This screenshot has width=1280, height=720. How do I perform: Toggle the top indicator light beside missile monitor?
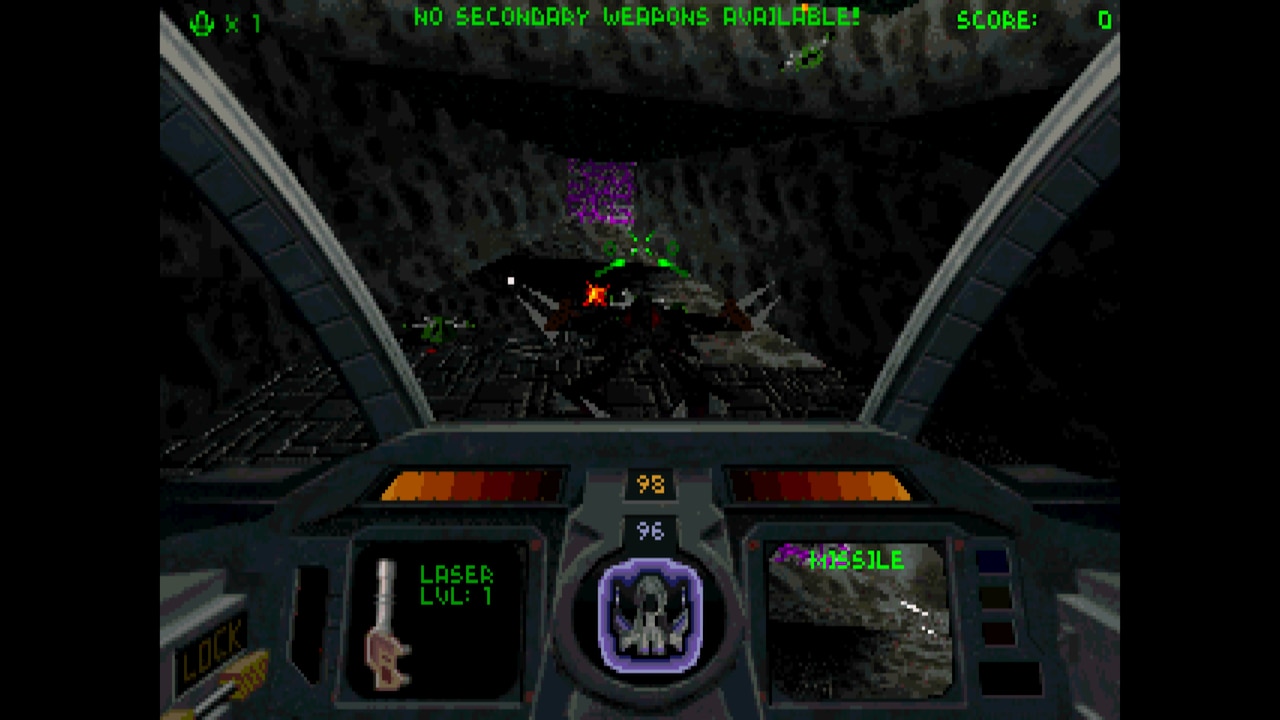pyautogui.click(x=993, y=560)
